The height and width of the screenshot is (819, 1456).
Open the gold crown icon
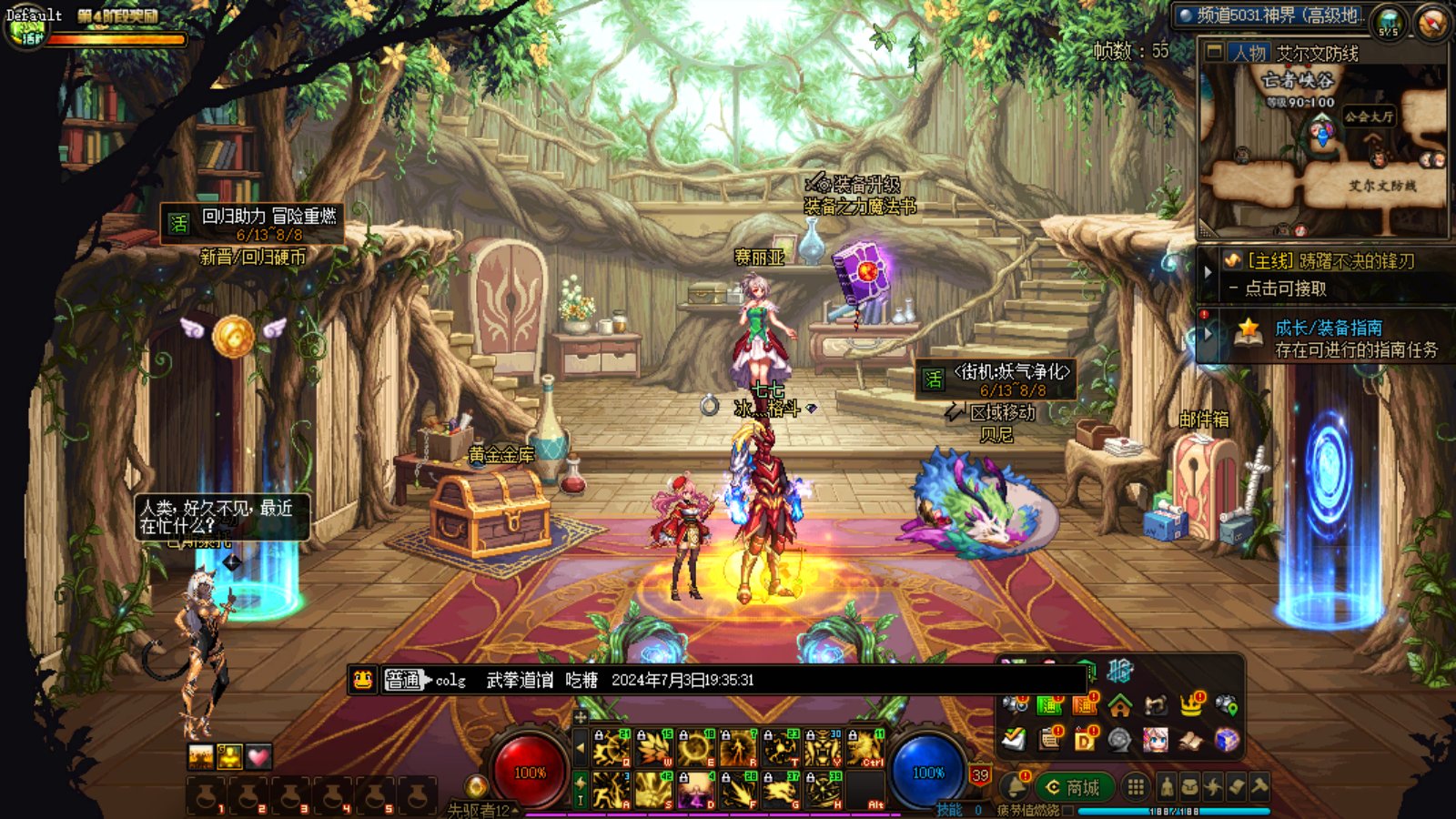(x=1191, y=704)
